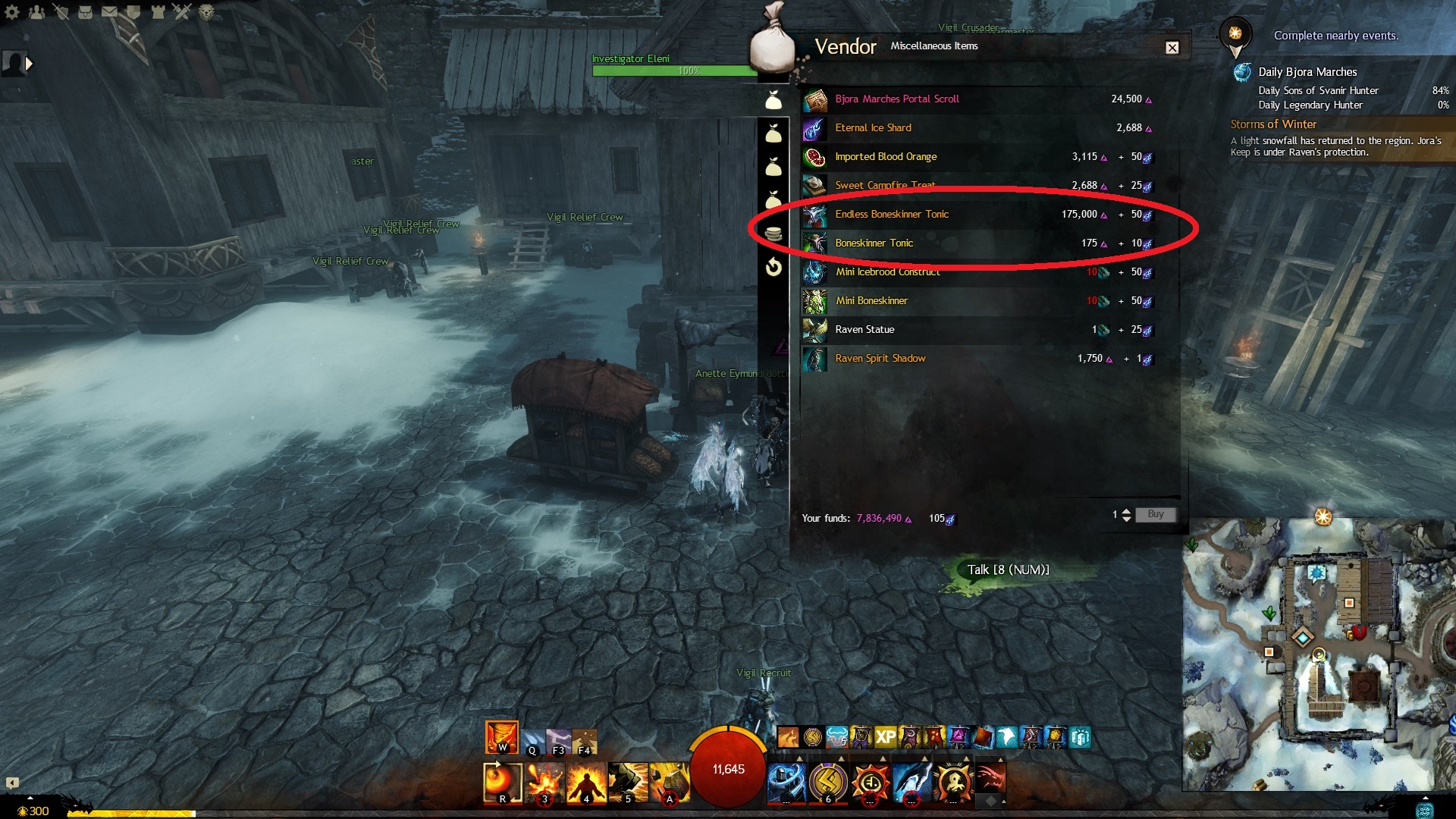This screenshot has height=819, width=1456.
Task: Select Imported Blood Orange from vendor
Action: pyautogui.click(x=885, y=157)
